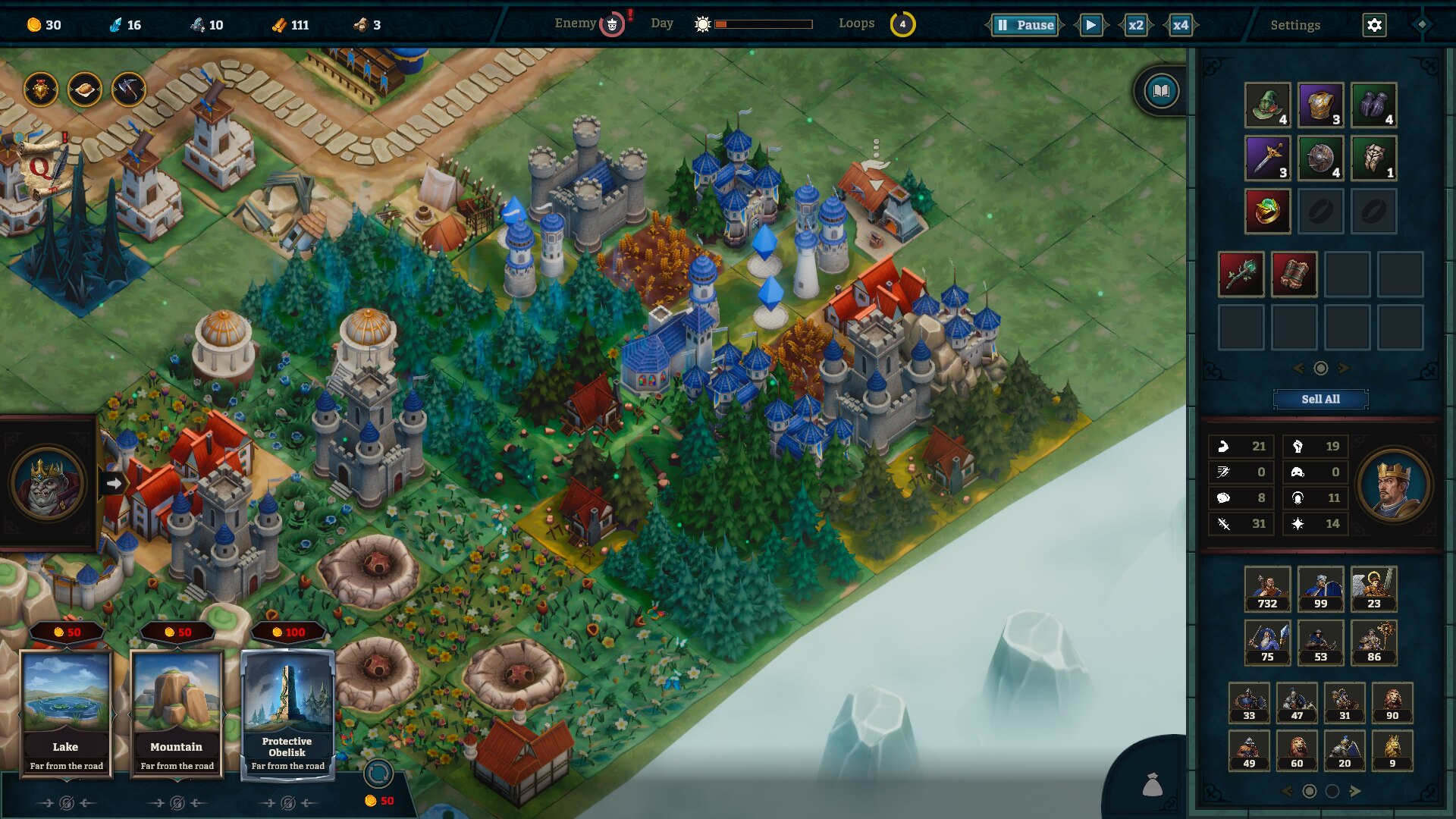The image size is (1456, 819).
Task: Refresh the card hand for 50 gold
Action: tap(378, 775)
